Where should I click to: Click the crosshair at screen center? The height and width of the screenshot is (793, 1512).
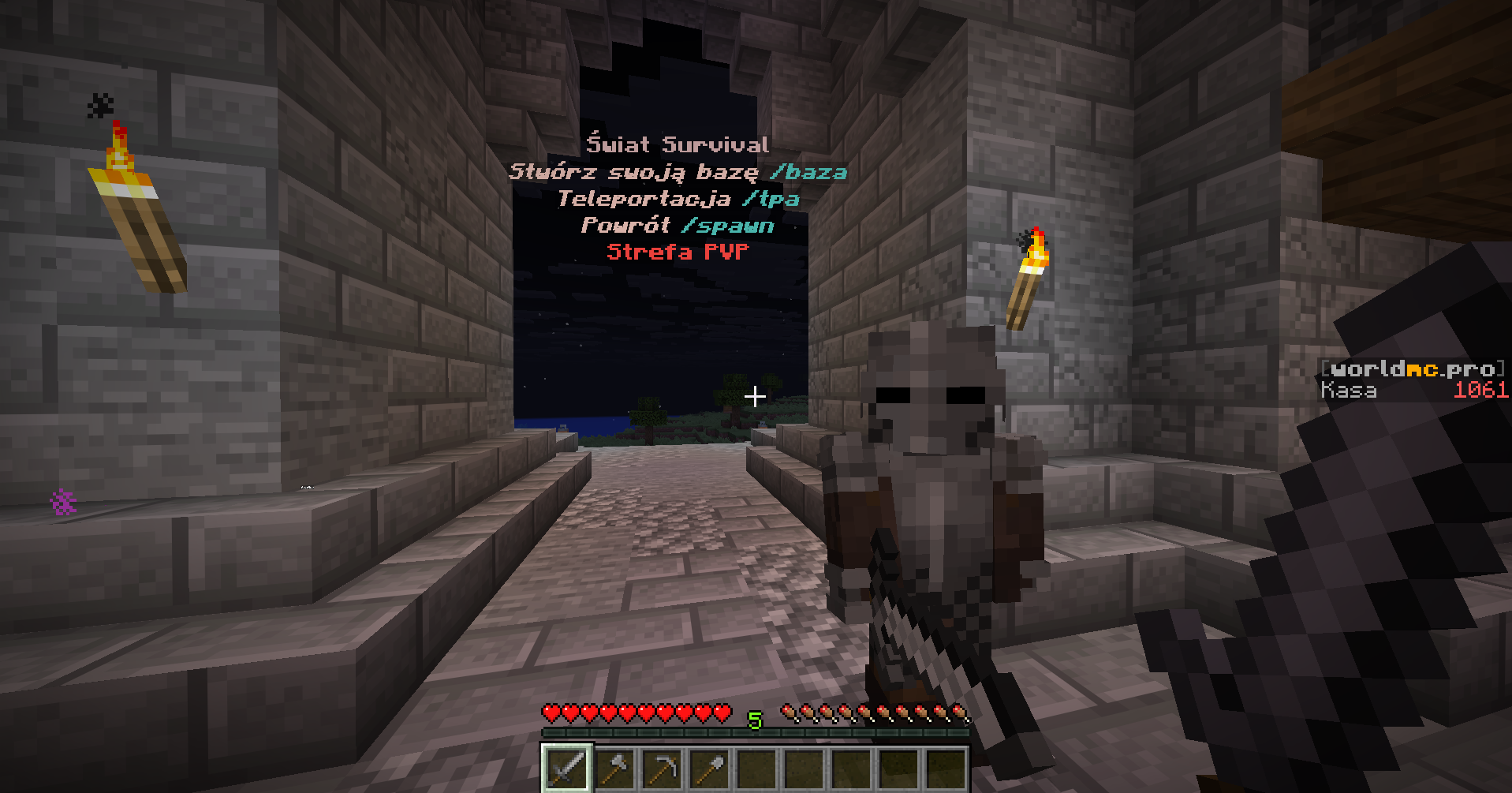(x=755, y=398)
